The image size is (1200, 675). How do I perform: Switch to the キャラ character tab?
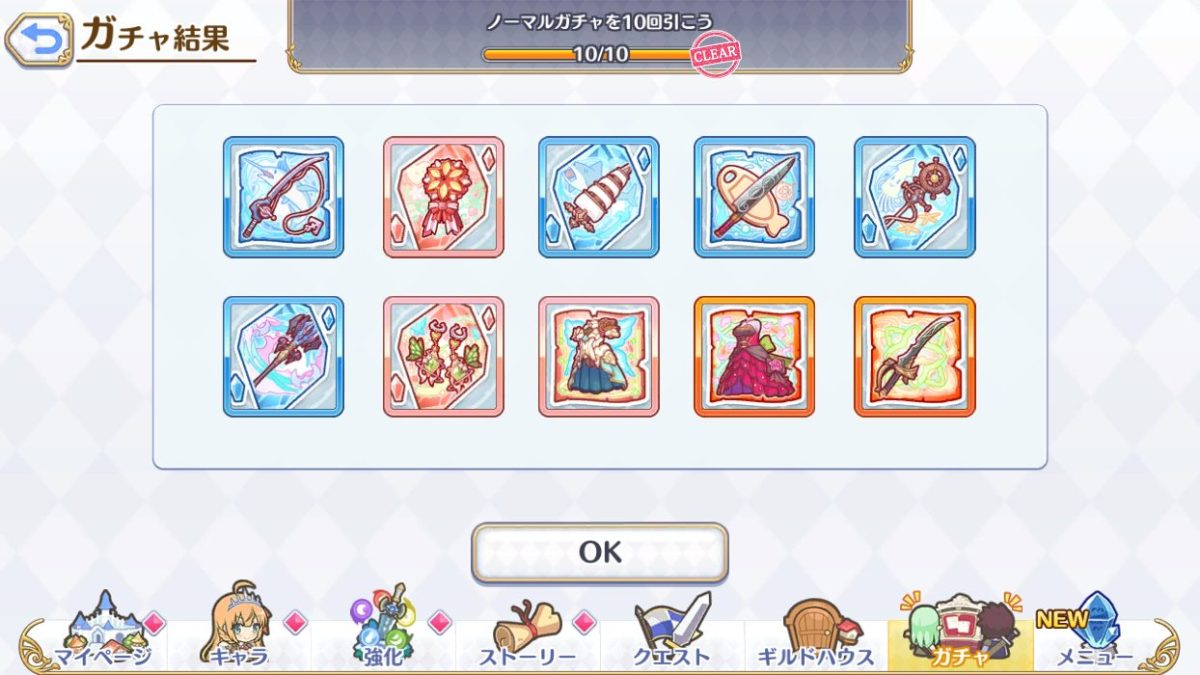click(240, 632)
